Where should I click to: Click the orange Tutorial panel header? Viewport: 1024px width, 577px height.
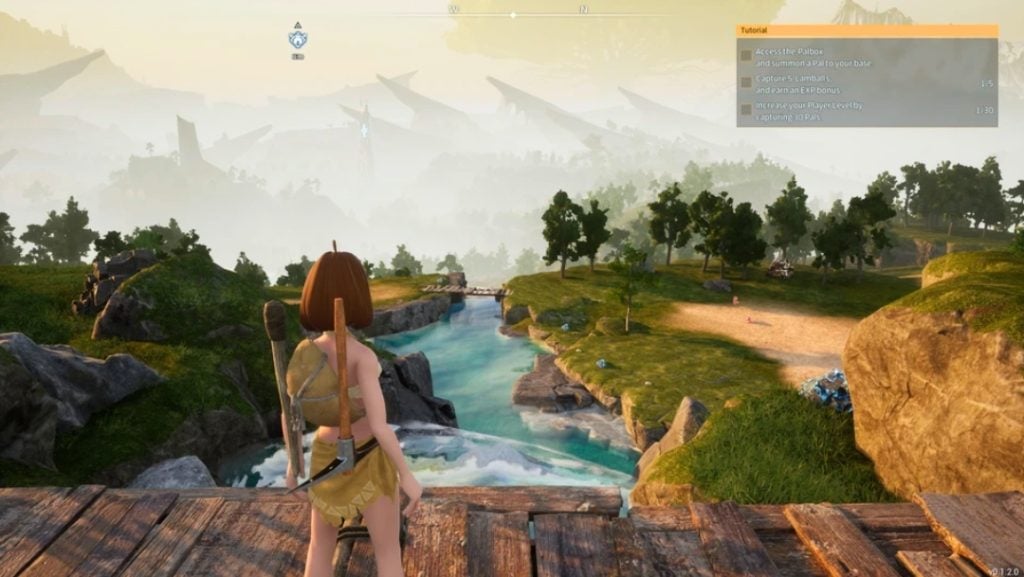[x=866, y=31]
